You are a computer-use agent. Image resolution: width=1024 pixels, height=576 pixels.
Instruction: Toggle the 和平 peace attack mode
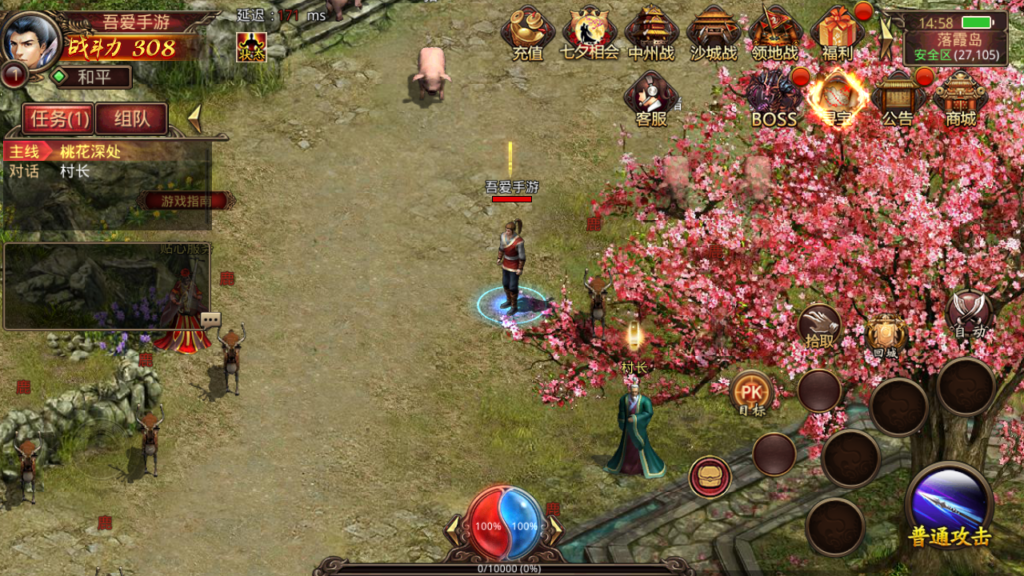coord(91,77)
